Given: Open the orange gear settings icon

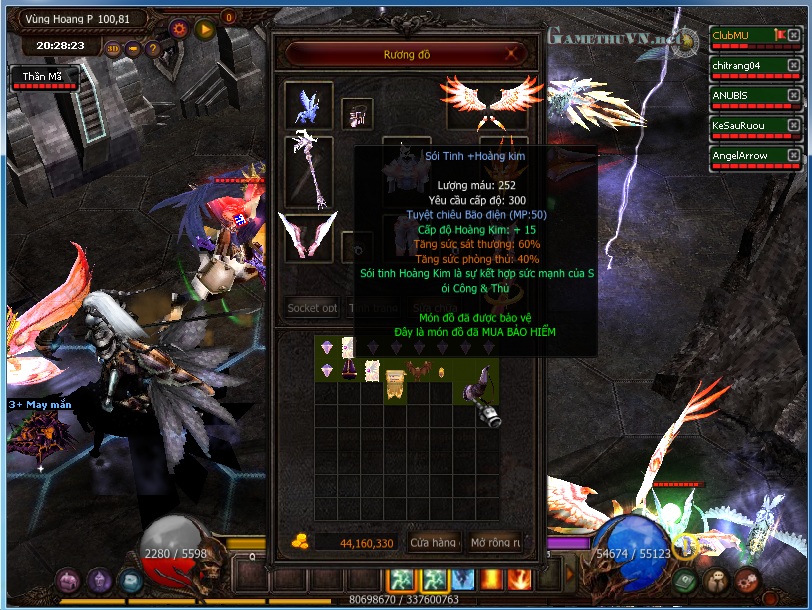Looking at the screenshot, I should pyautogui.click(x=179, y=29).
